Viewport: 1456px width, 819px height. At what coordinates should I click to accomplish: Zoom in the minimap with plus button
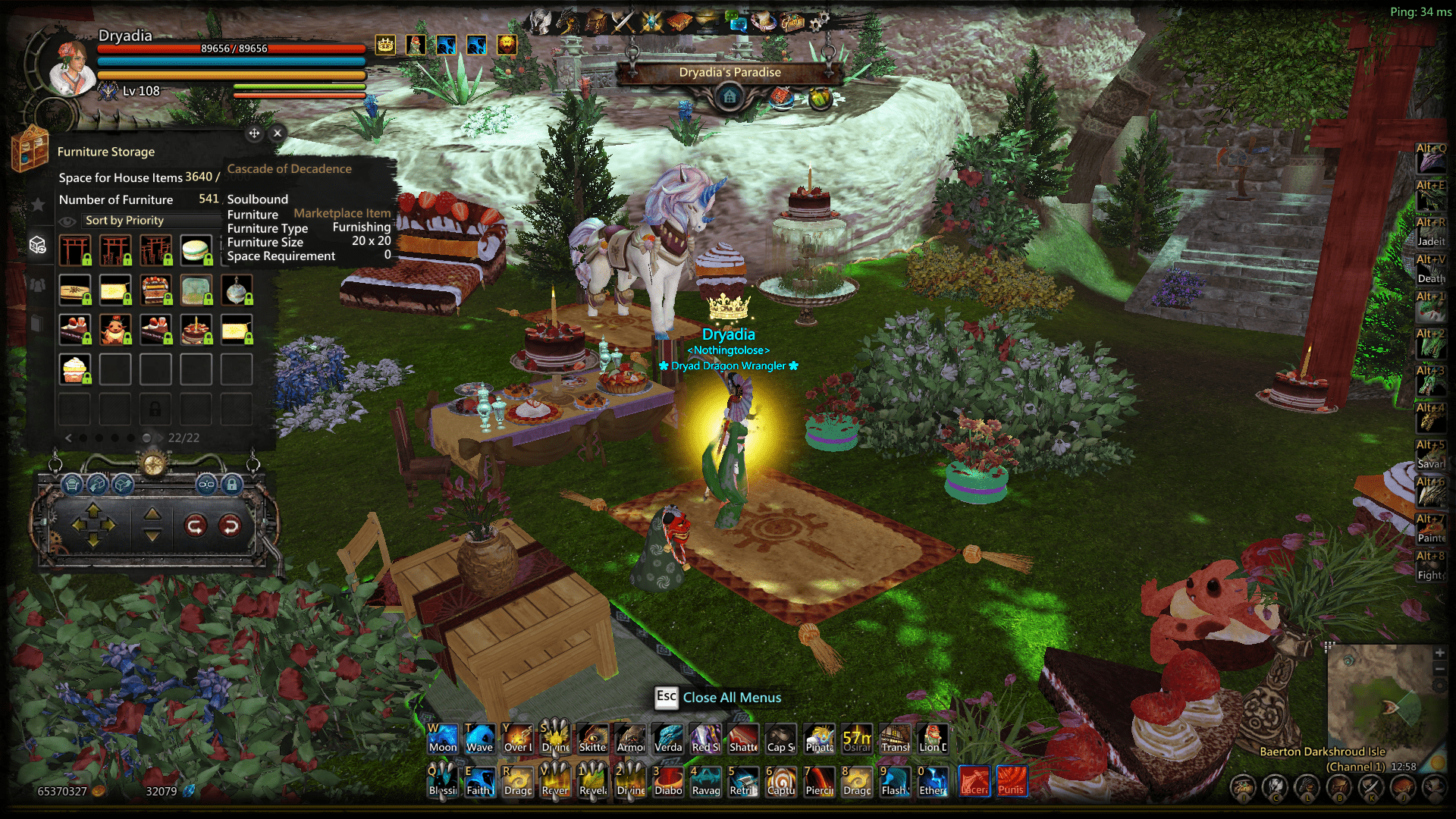point(1439,653)
